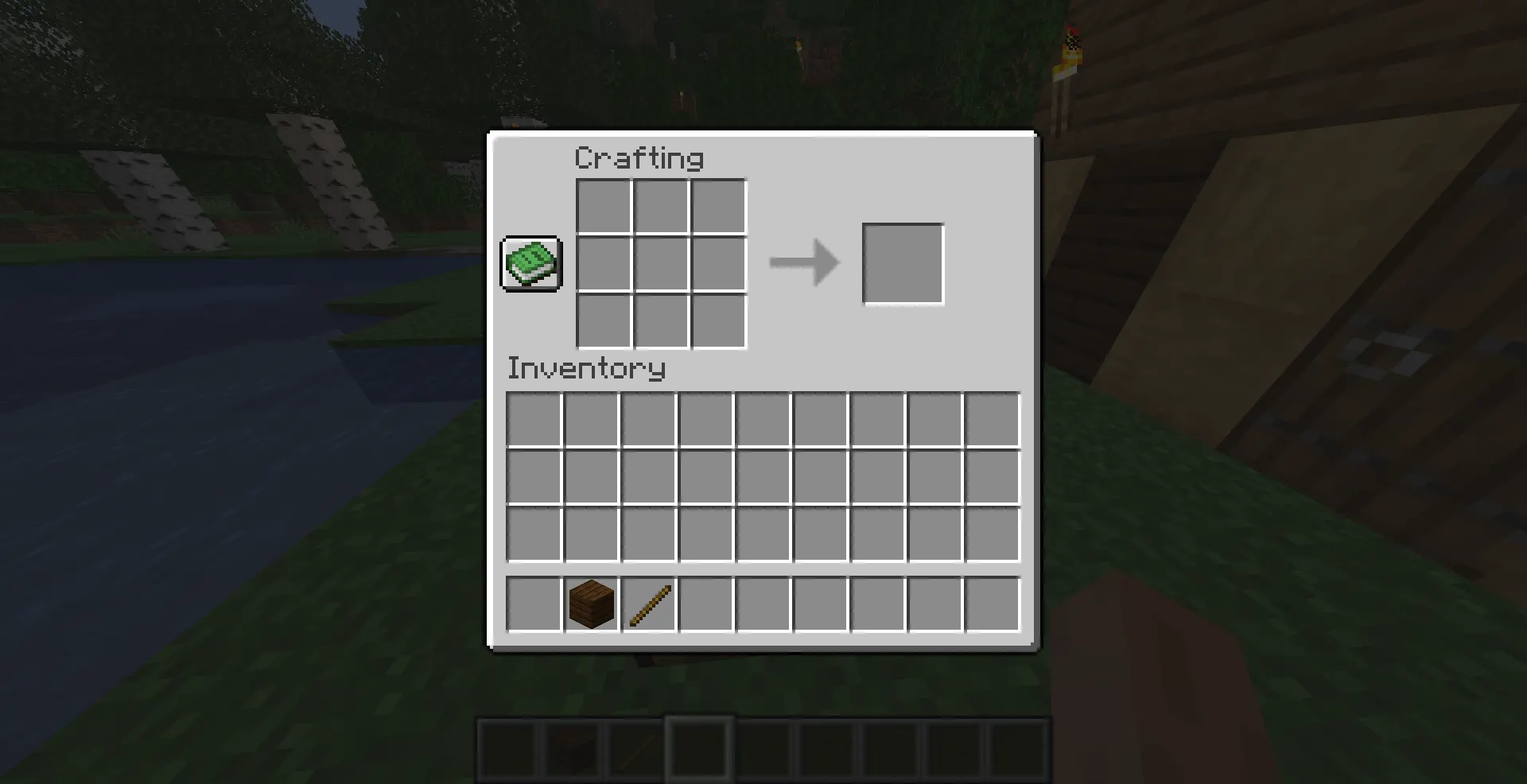Click the middle-left crafting grid slot
The width and height of the screenshot is (1527, 784).
603,262
